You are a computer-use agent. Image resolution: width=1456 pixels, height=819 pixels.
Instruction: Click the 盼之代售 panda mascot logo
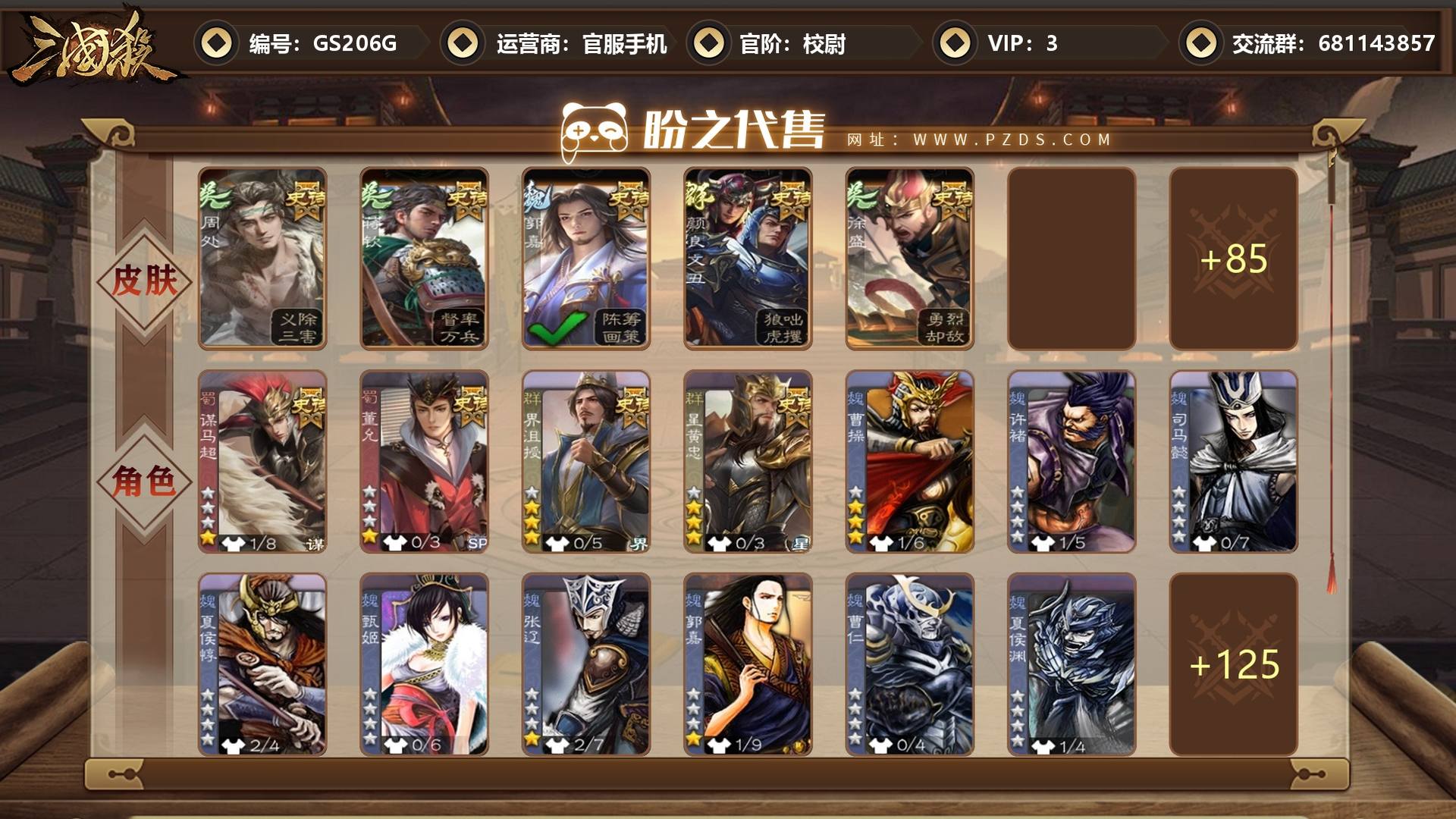click(x=595, y=130)
